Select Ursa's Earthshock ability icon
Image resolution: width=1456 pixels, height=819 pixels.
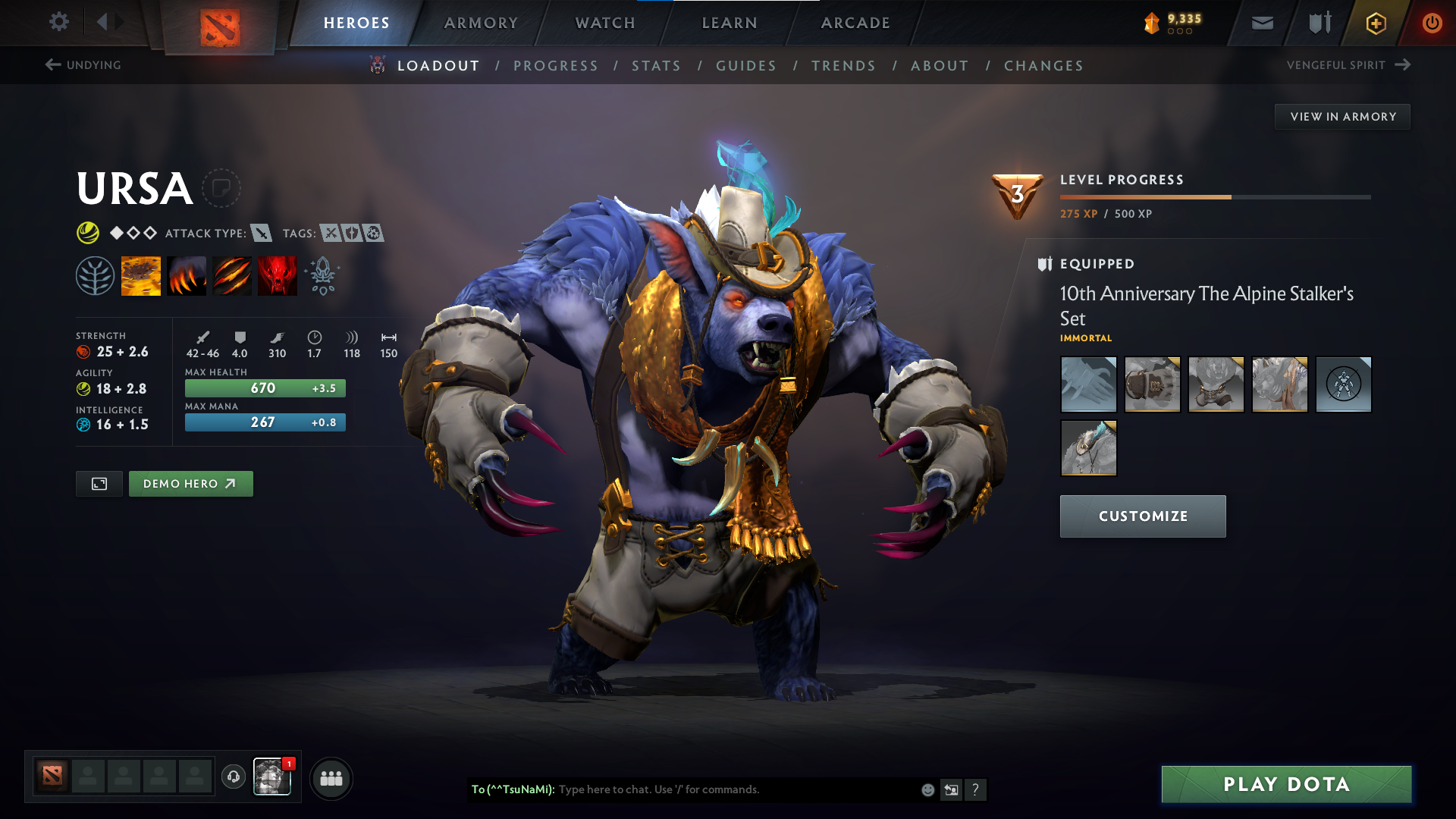pyautogui.click(x=141, y=275)
